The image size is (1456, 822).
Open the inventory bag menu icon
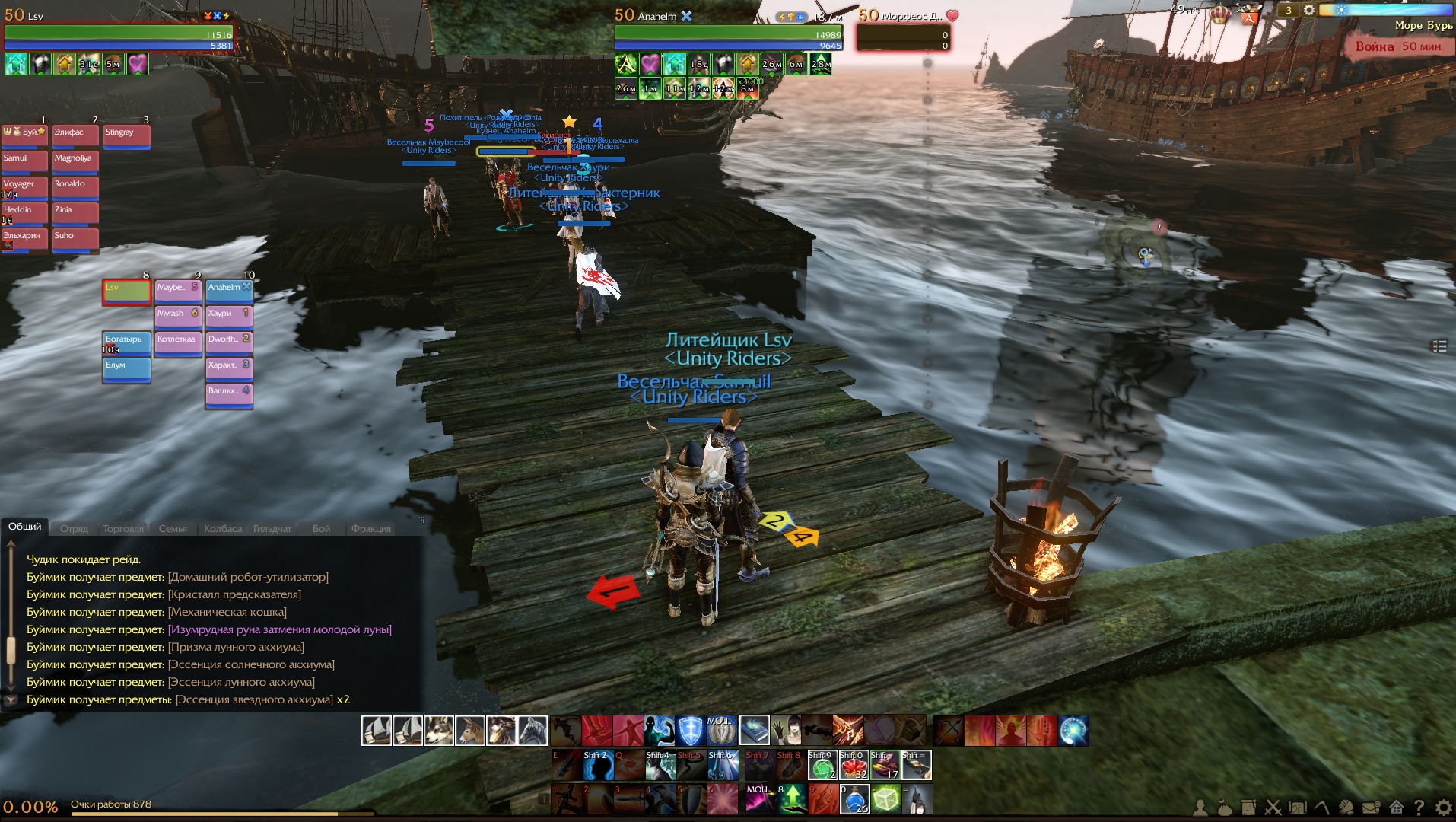click(1225, 808)
